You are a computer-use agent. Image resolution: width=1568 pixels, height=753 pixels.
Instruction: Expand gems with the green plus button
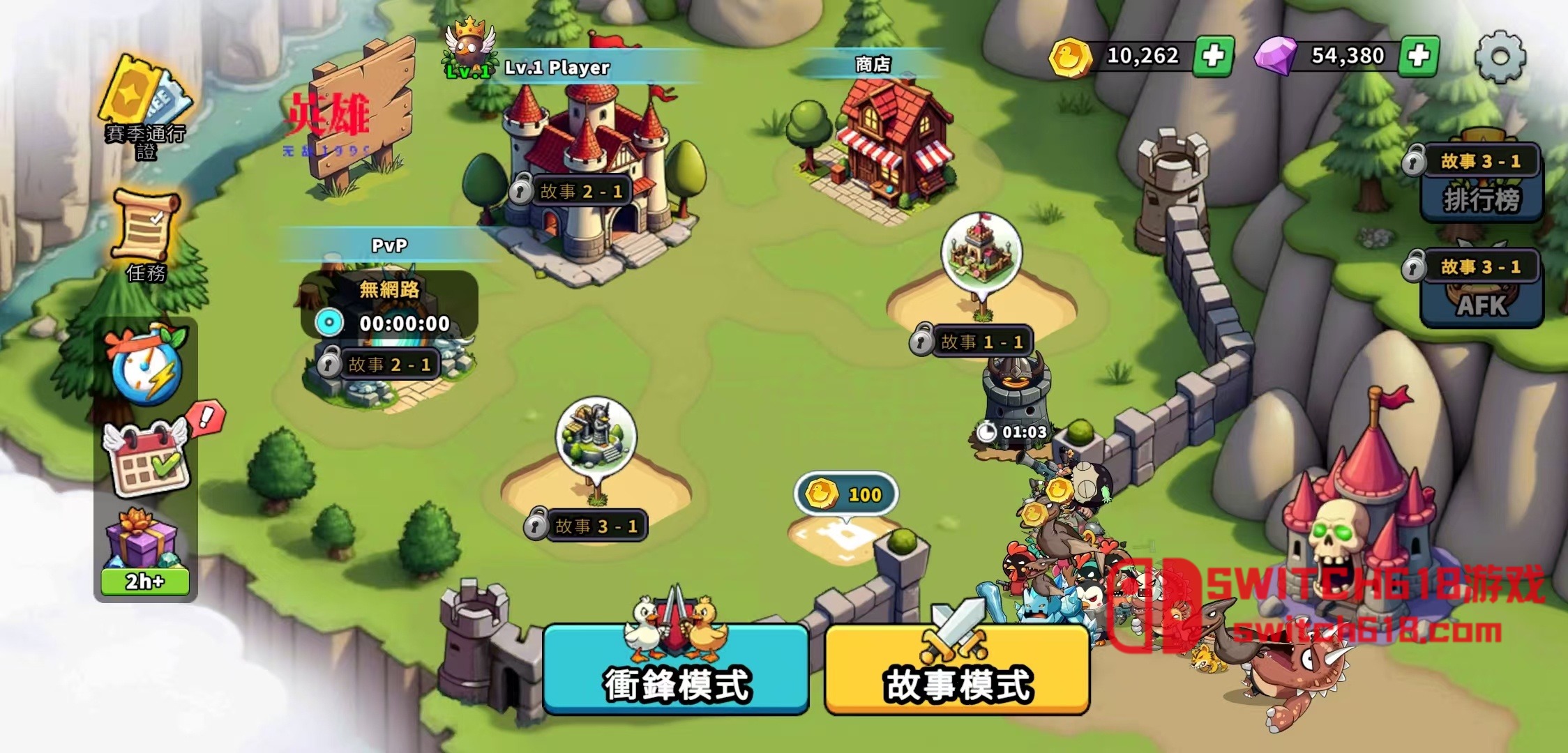(1419, 54)
